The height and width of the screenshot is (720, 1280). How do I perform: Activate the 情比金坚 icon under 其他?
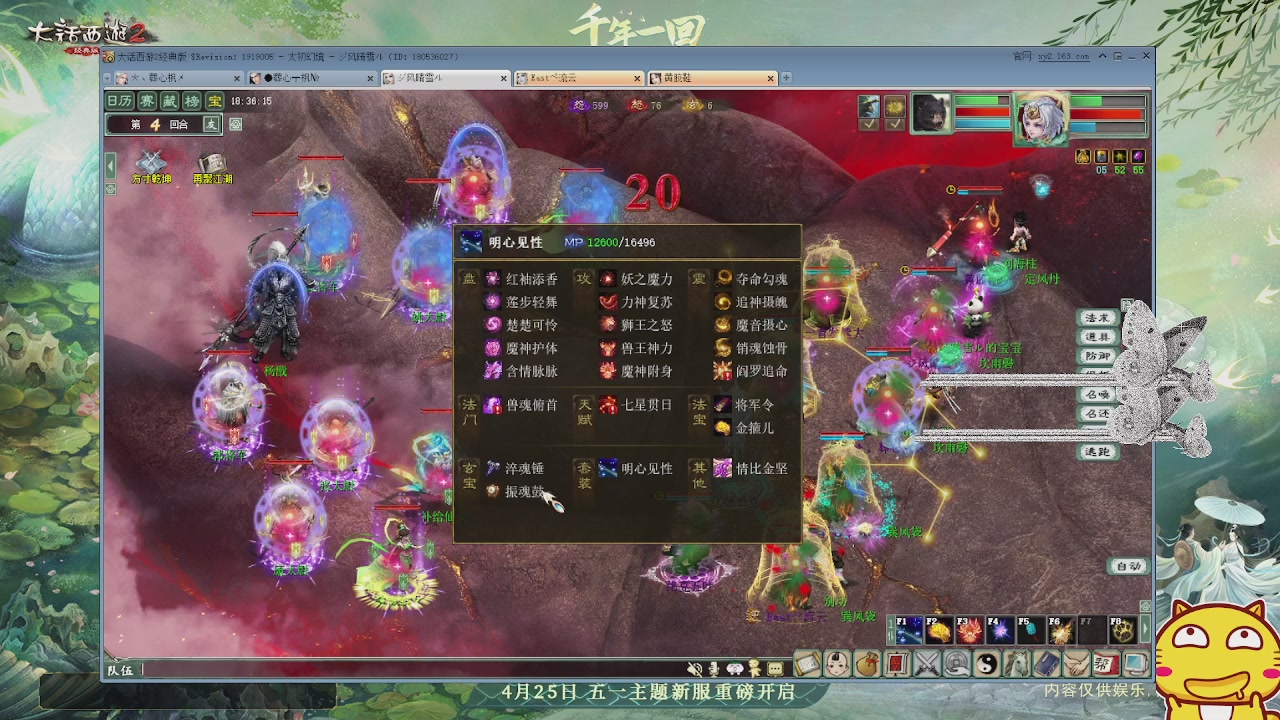(x=722, y=468)
